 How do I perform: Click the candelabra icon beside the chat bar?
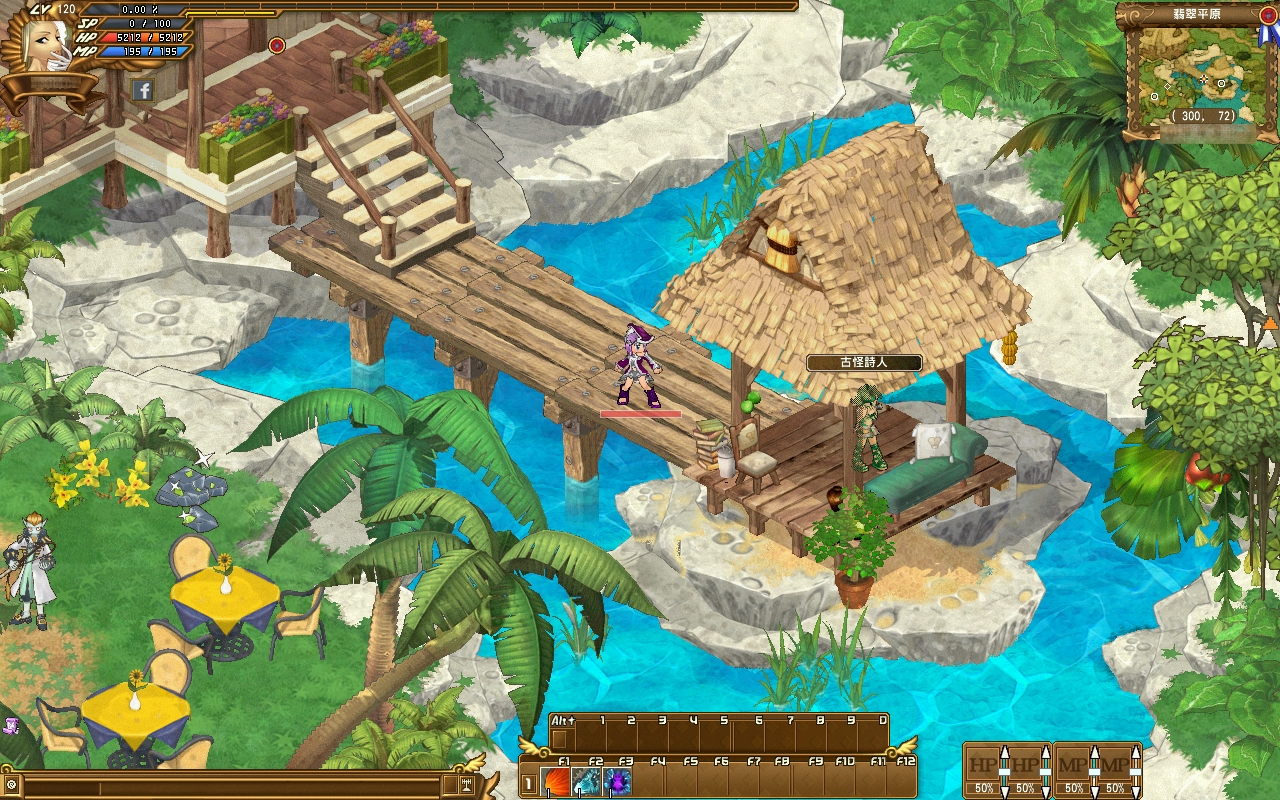pos(466,784)
